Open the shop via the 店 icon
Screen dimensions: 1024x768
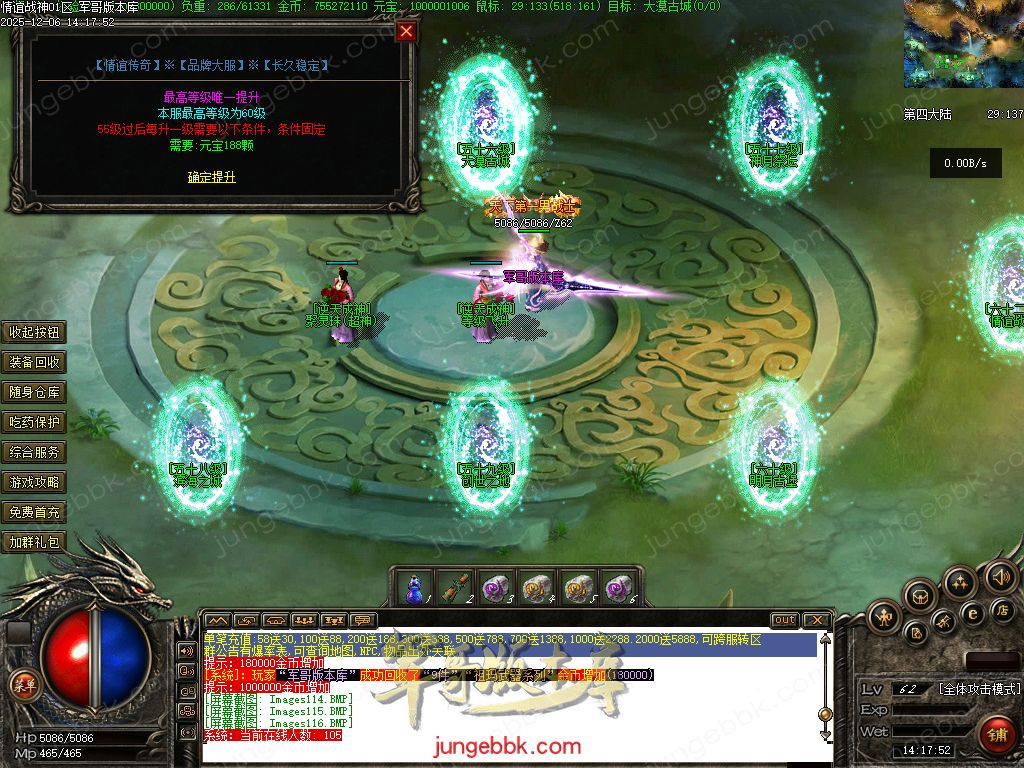point(1002,609)
